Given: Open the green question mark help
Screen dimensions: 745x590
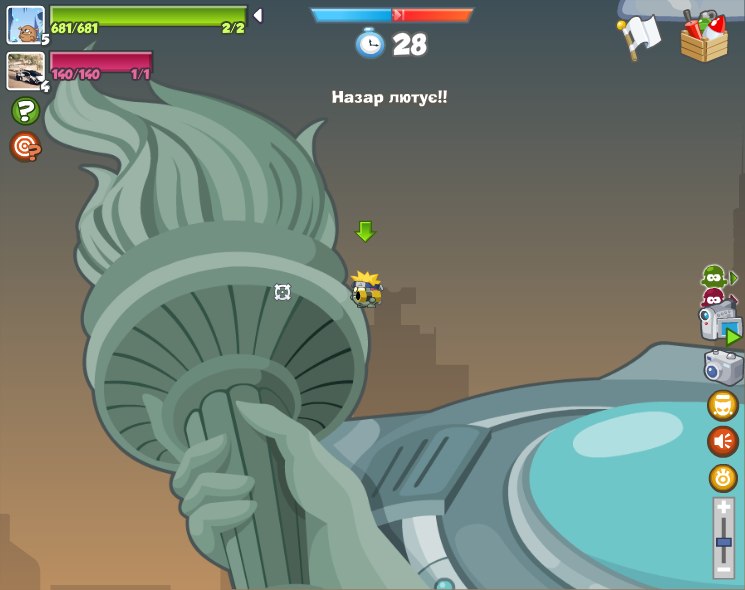Looking at the screenshot, I should 25,111.
